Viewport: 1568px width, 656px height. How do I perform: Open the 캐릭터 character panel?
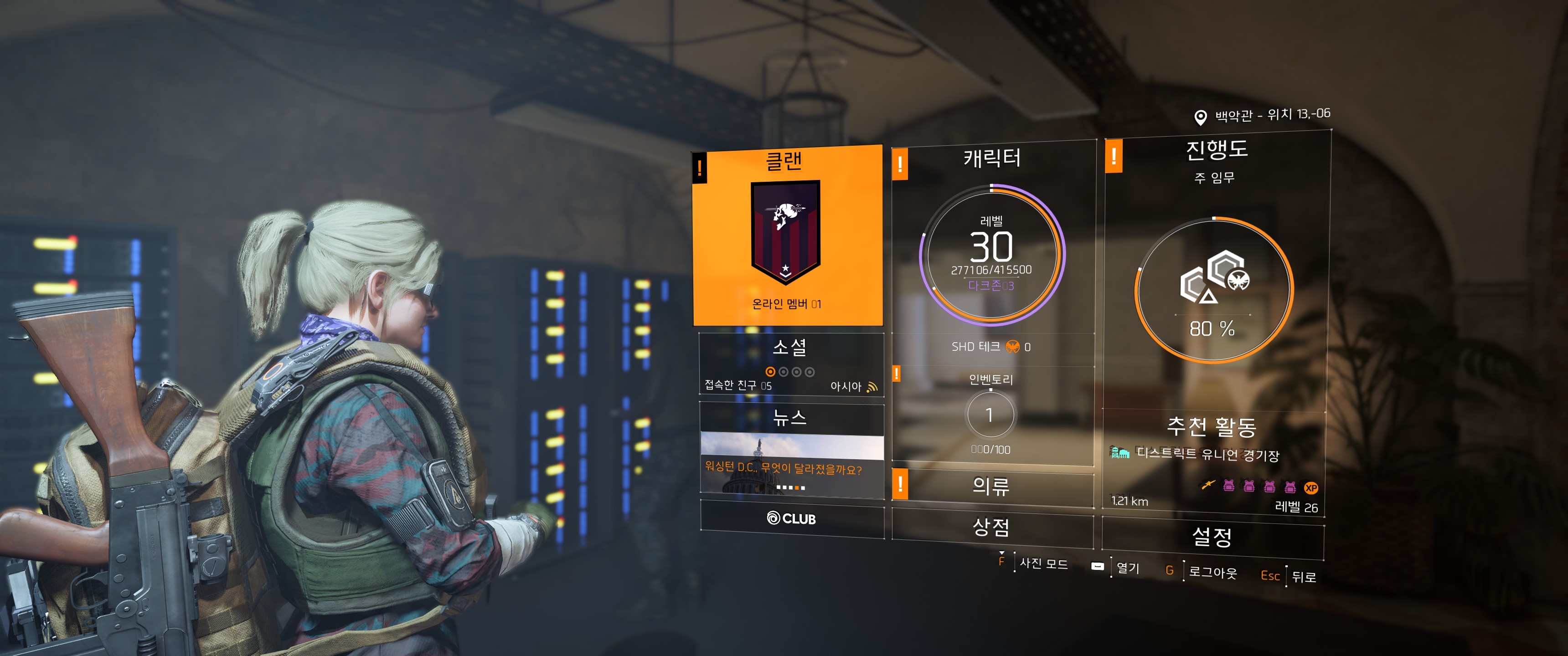pyautogui.click(x=992, y=243)
